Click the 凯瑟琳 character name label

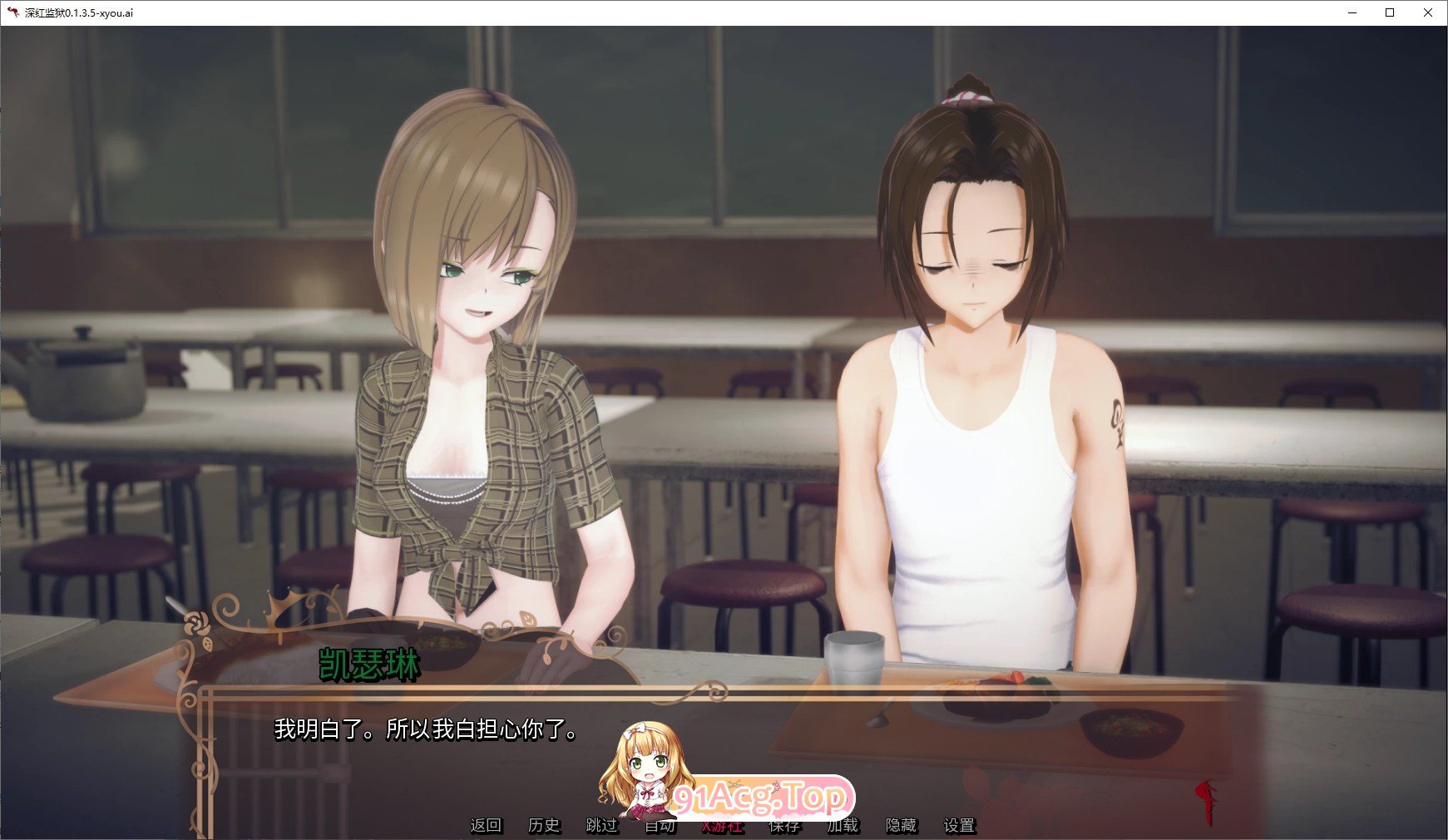click(371, 664)
